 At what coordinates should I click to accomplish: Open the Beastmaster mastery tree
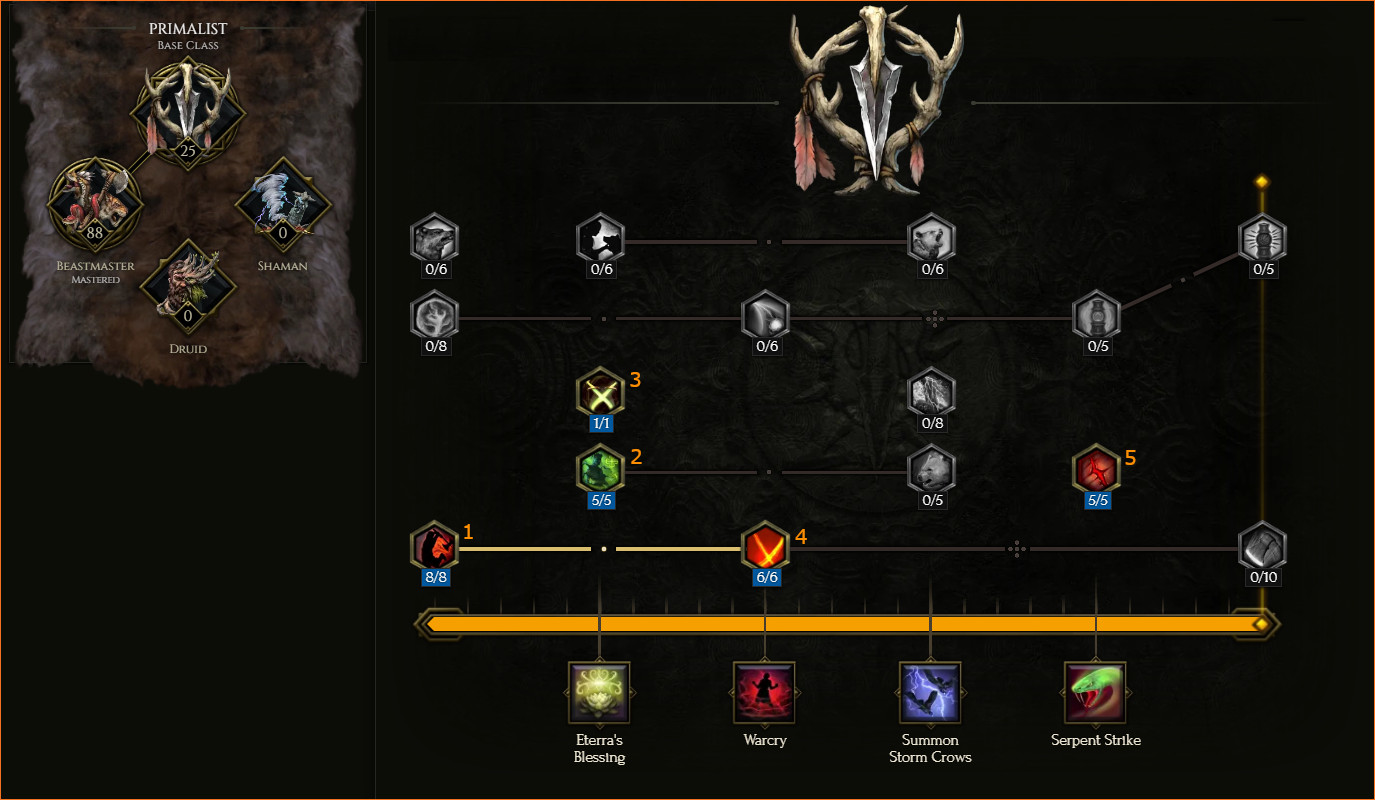point(95,205)
